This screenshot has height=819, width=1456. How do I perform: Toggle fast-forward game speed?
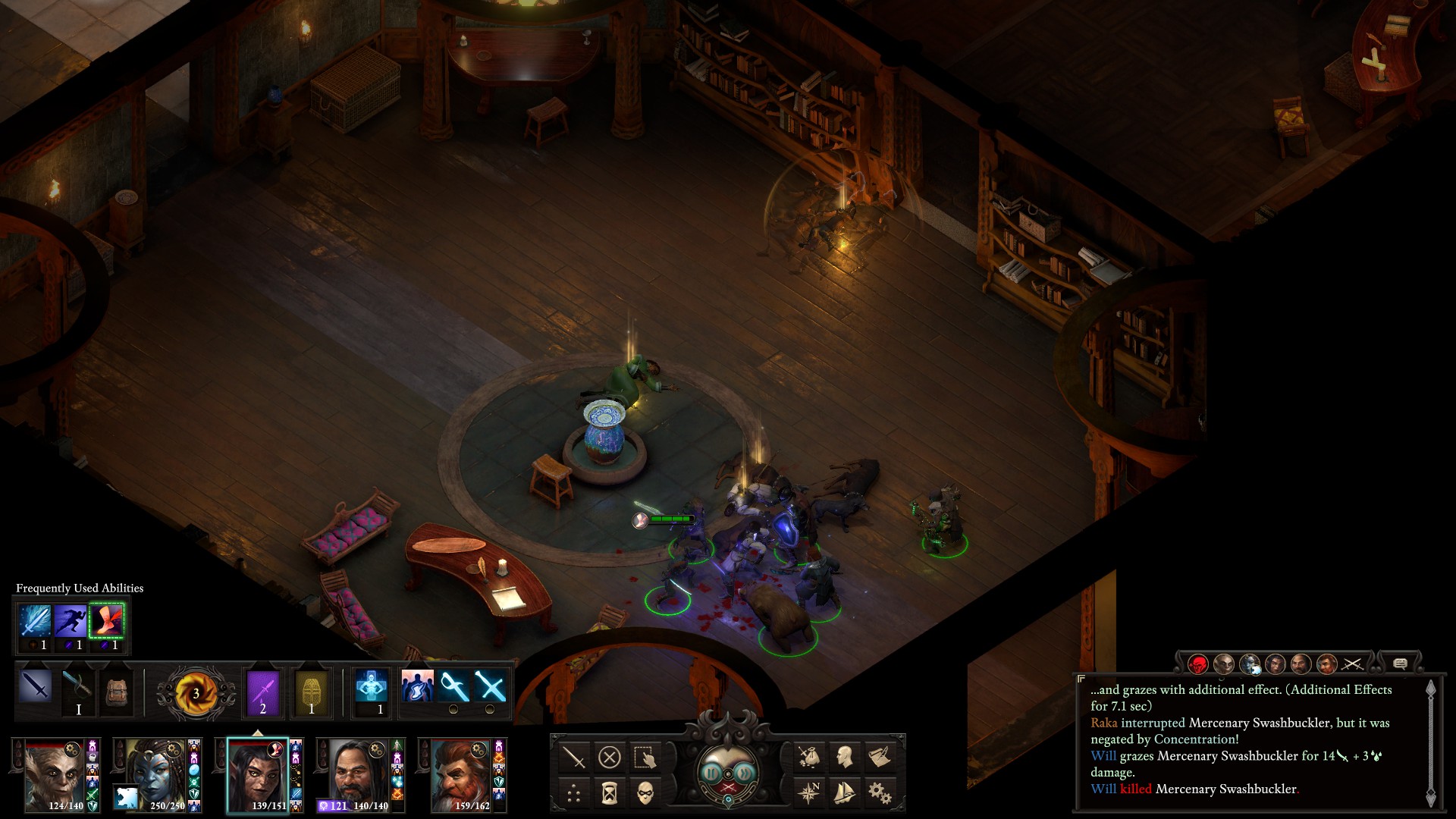[746, 773]
